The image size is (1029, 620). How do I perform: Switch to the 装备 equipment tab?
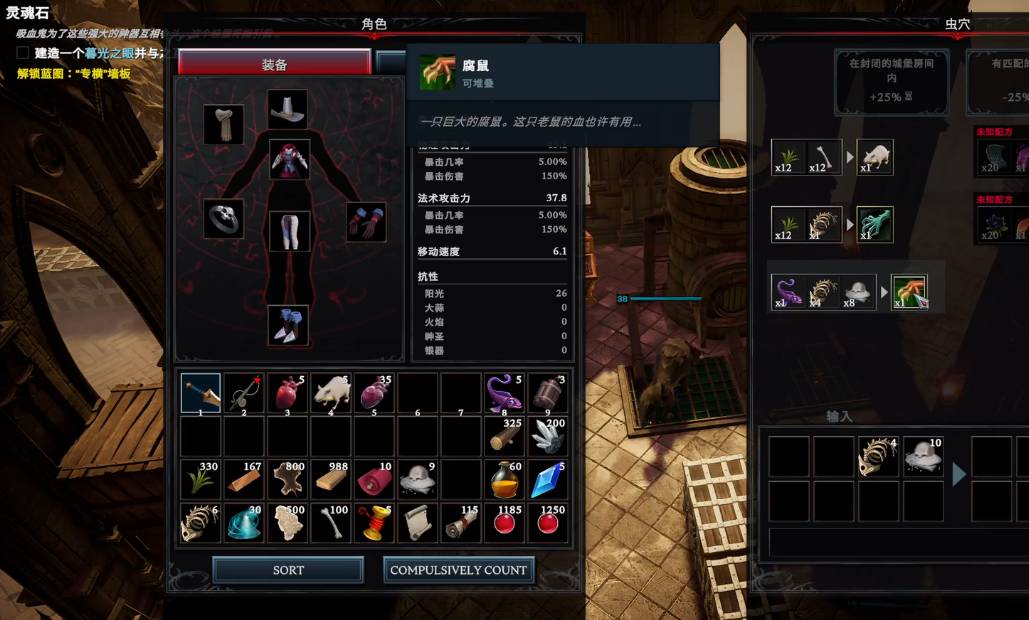pyautogui.click(x=274, y=64)
